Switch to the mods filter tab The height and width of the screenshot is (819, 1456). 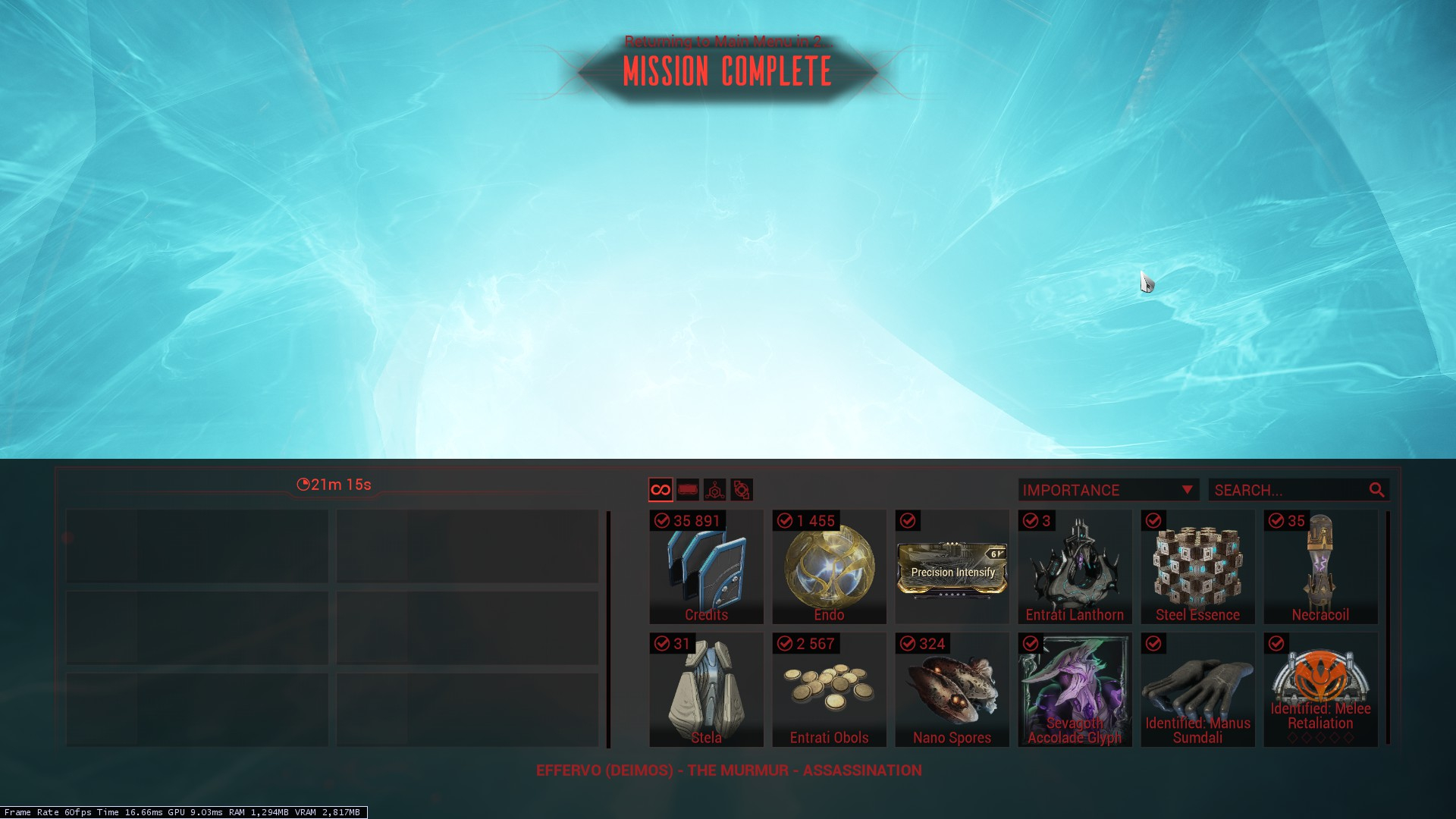(688, 490)
